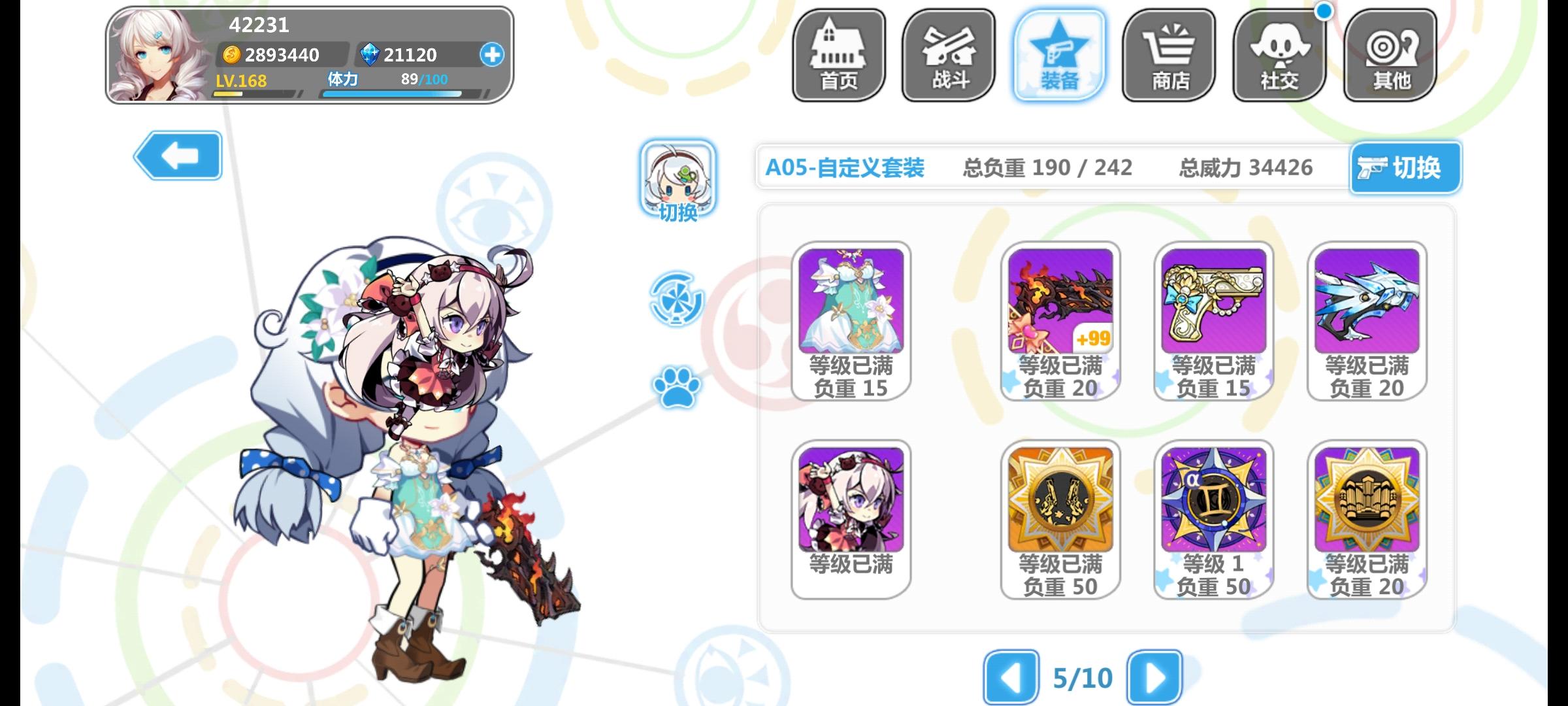Tap the + to add crystals
This screenshot has height=706, width=1568.
tap(493, 56)
